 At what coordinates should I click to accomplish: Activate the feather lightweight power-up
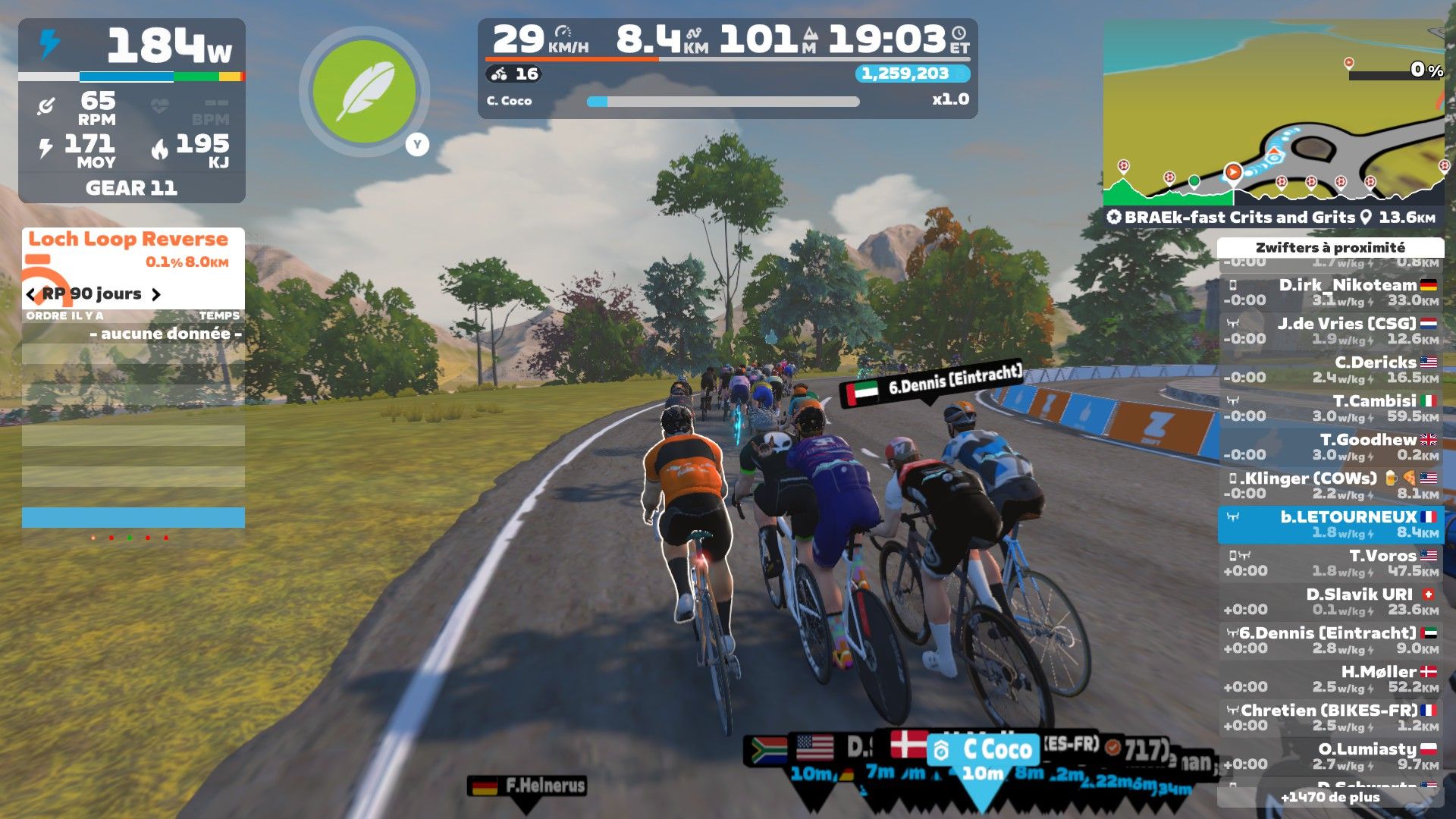[x=365, y=92]
